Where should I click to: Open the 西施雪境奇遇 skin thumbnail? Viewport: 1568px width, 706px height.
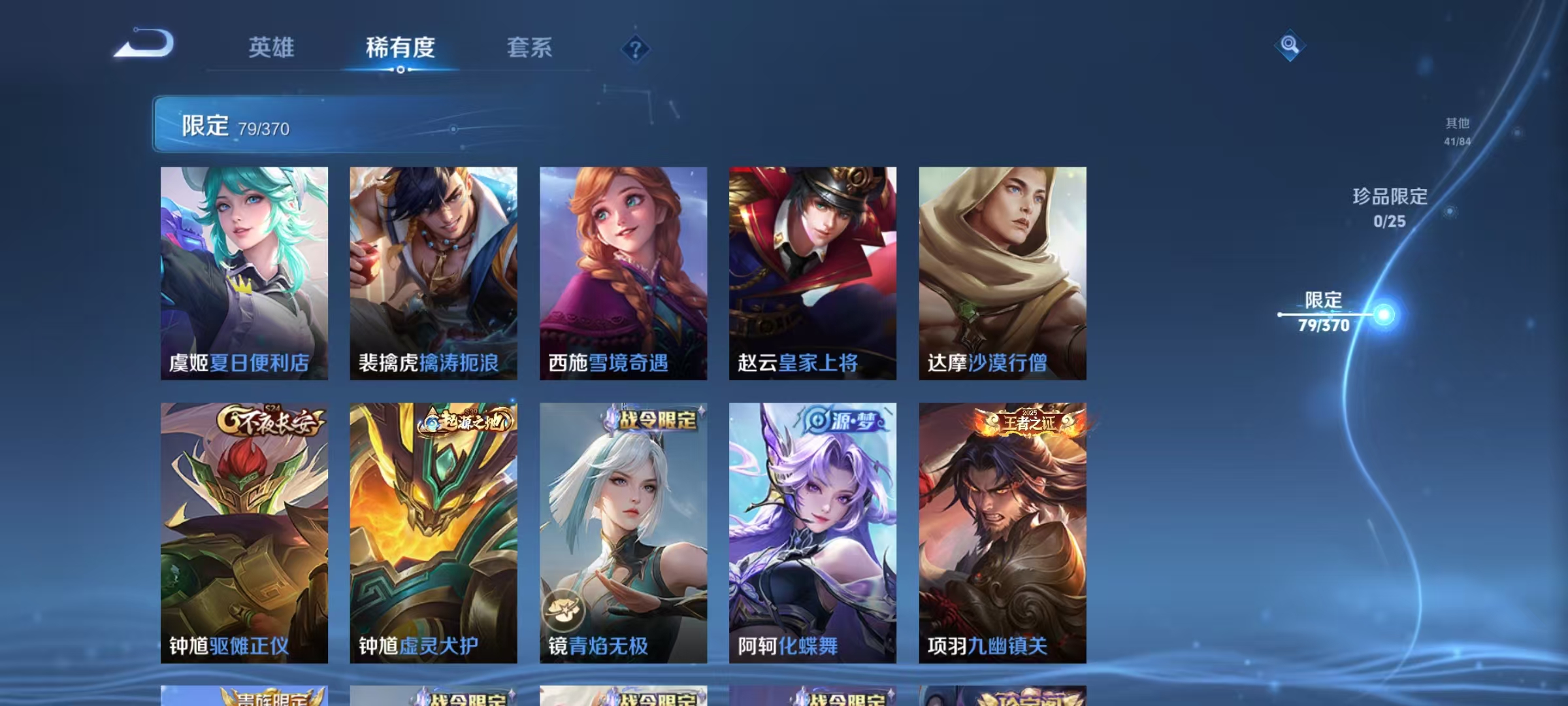click(x=623, y=275)
